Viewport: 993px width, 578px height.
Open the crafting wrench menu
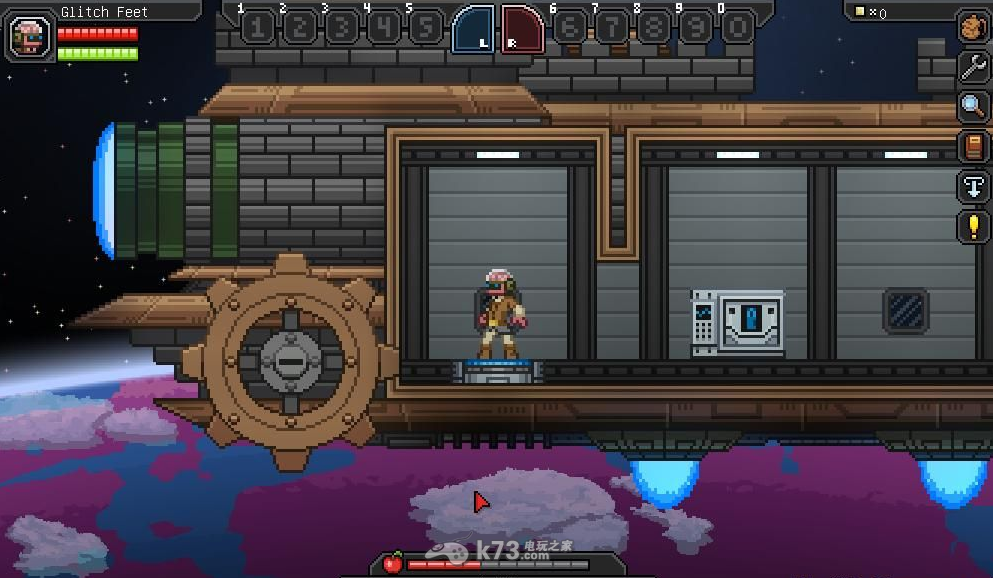tap(973, 67)
